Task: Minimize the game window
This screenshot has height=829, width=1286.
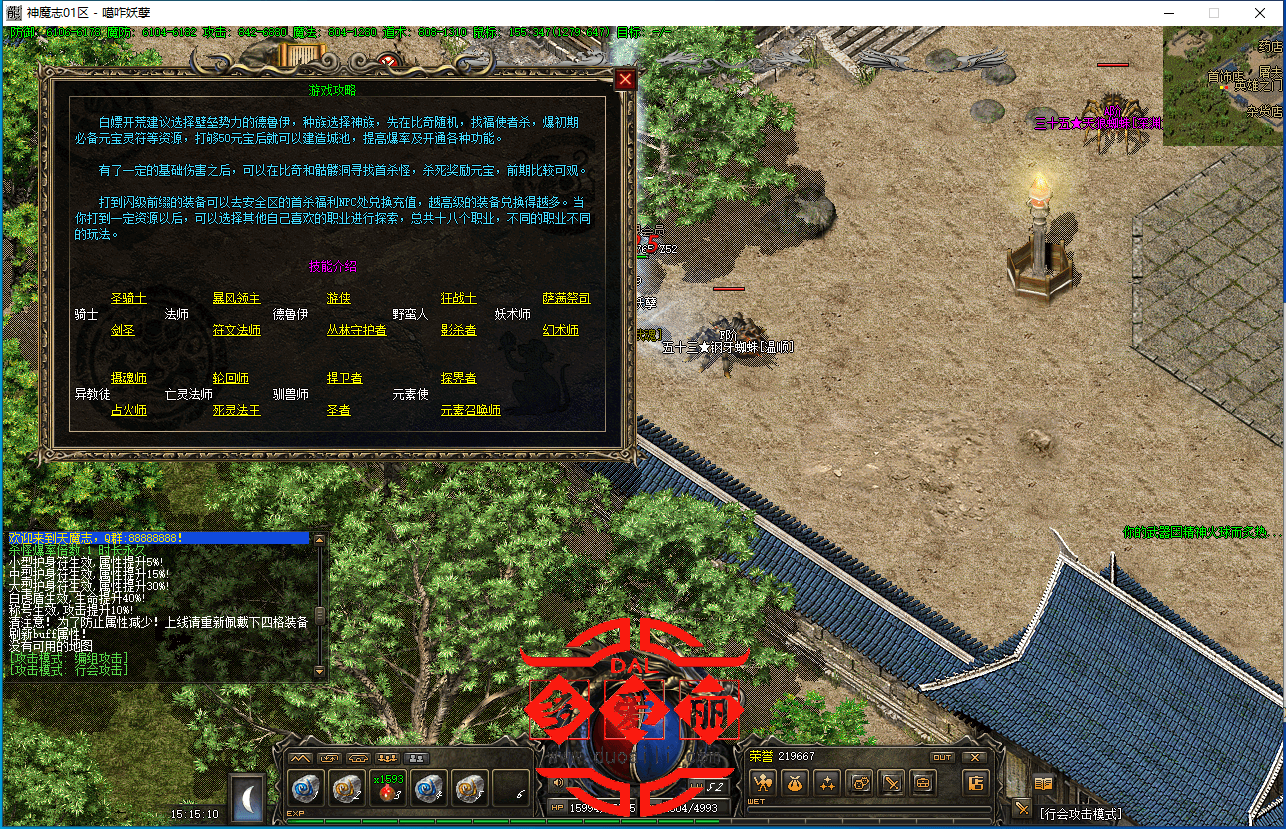Action: click(x=1168, y=13)
